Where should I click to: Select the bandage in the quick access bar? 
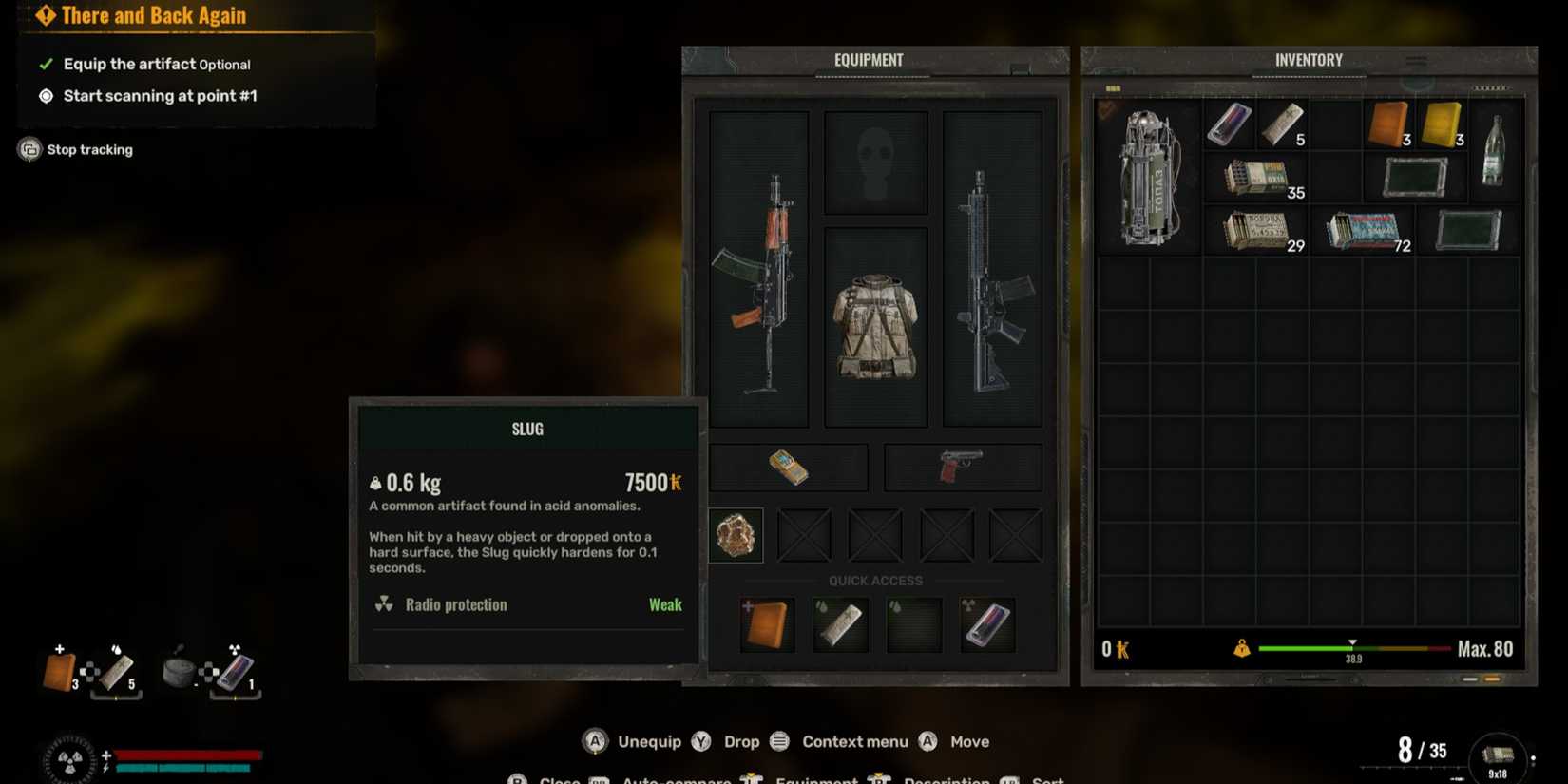coord(840,624)
